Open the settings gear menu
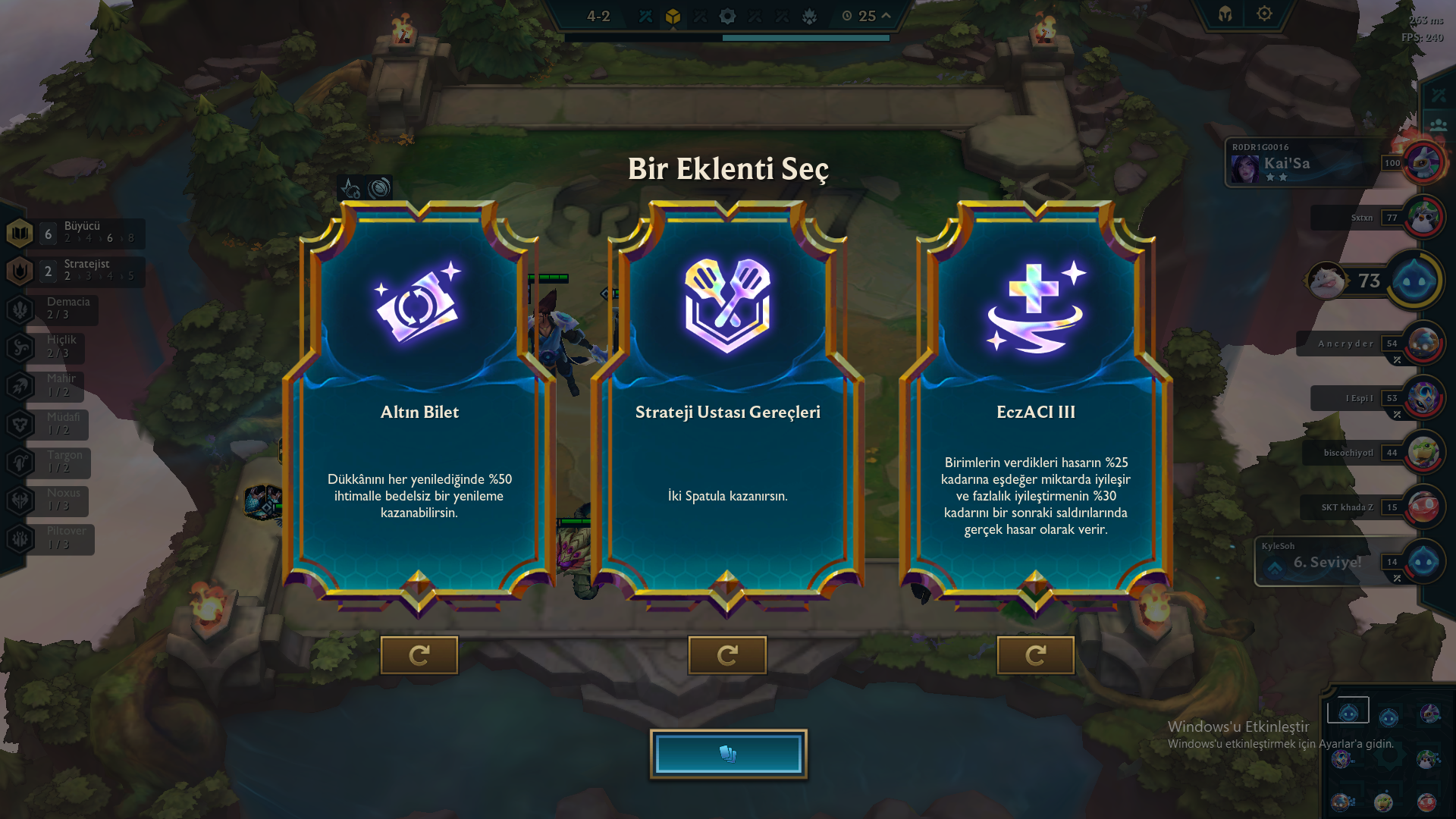 click(x=1263, y=14)
